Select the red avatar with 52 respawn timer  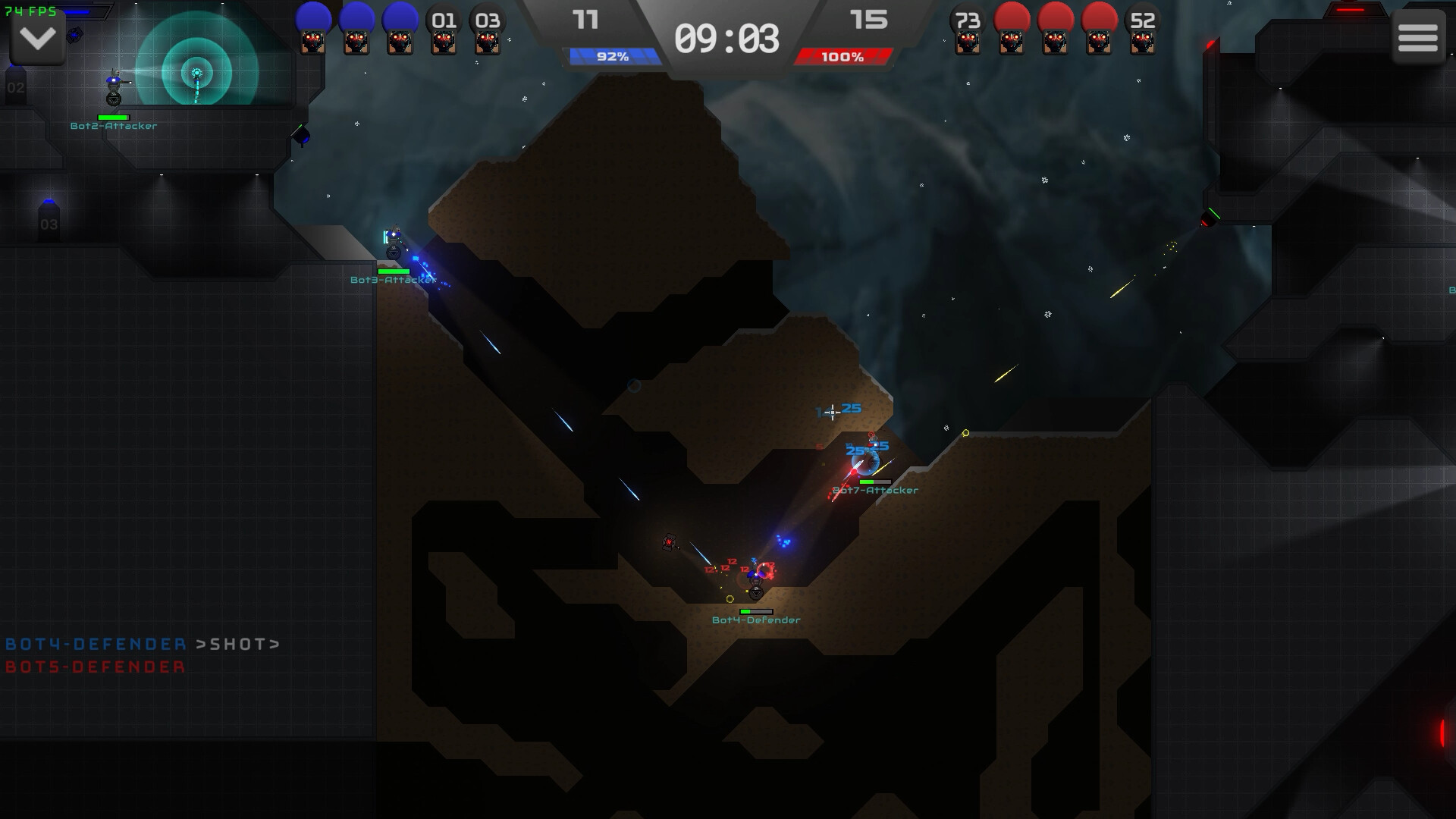1142,30
